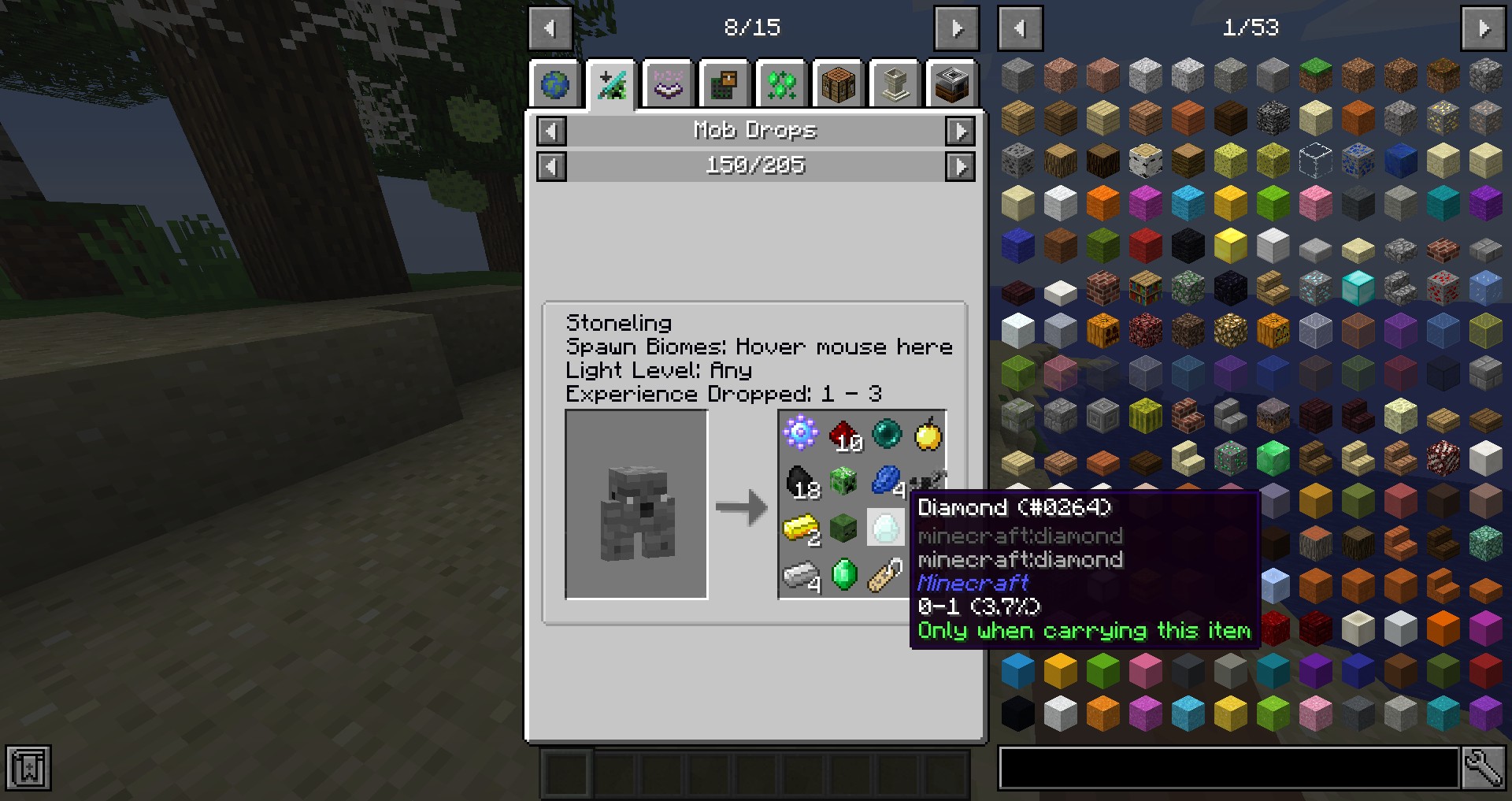
Task: Open the green emeralds tab
Action: [x=782, y=84]
